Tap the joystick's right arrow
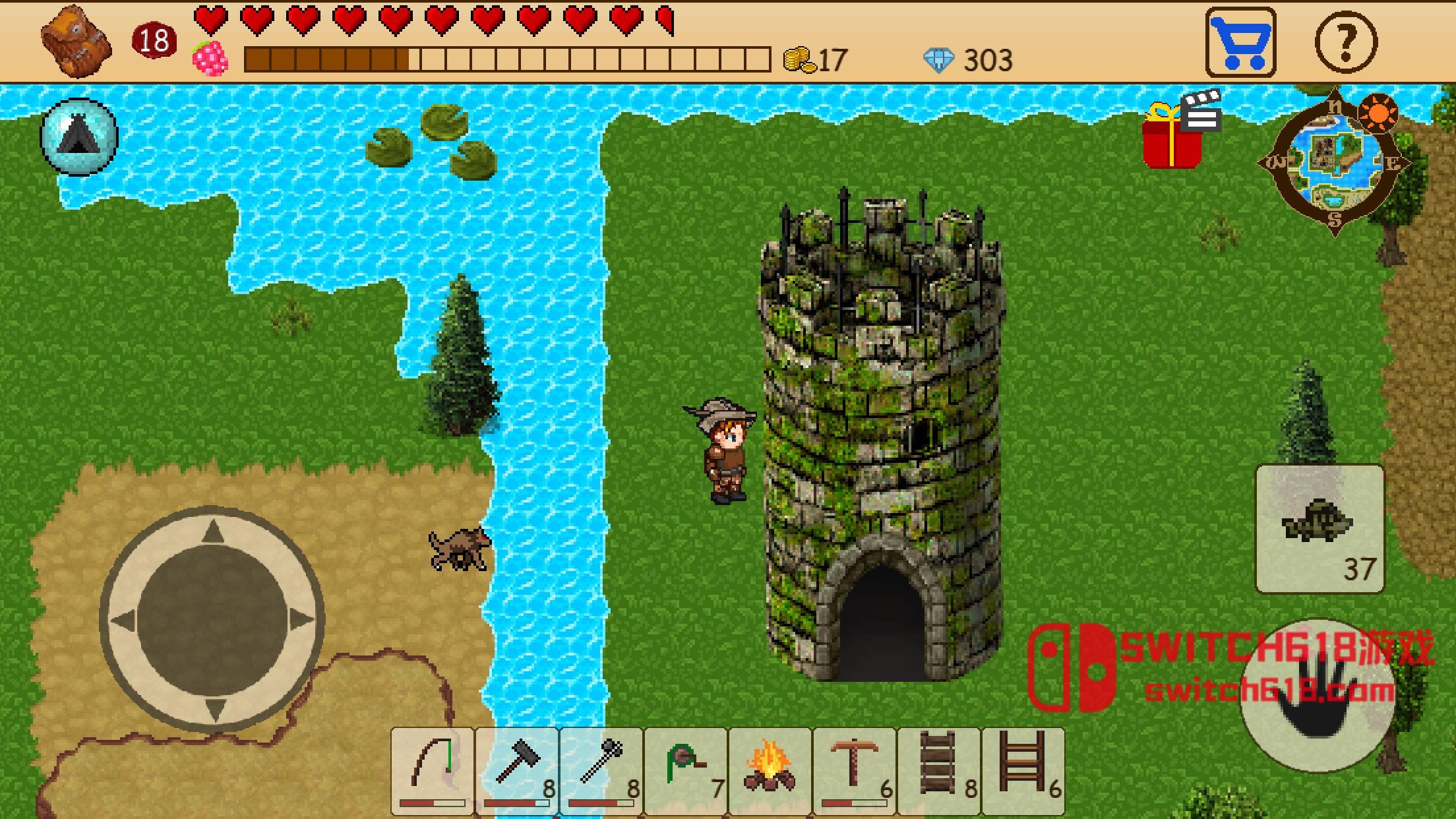Screen dimensions: 1456x819 [301, 621]
